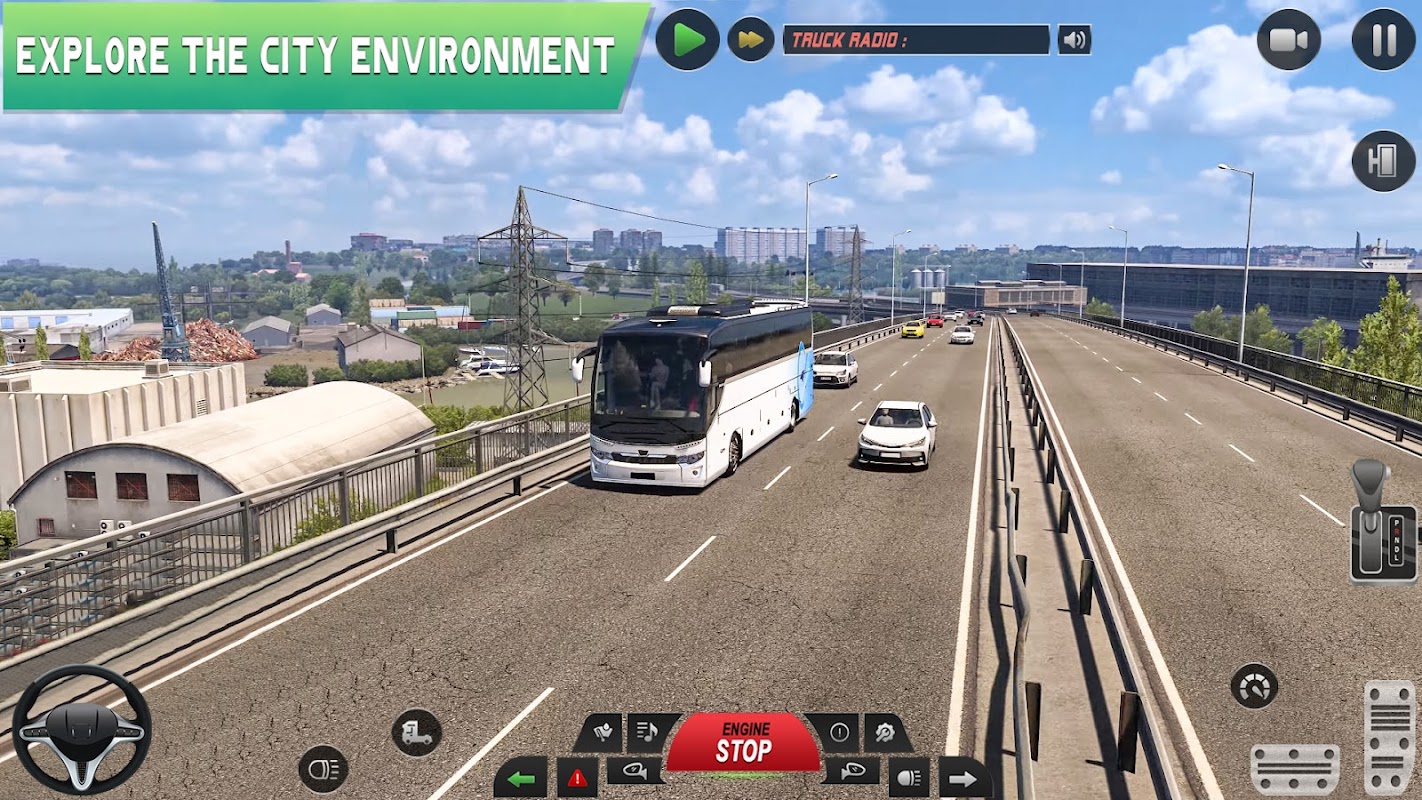Activate the windshield wiper button

[x=602, y=733]
